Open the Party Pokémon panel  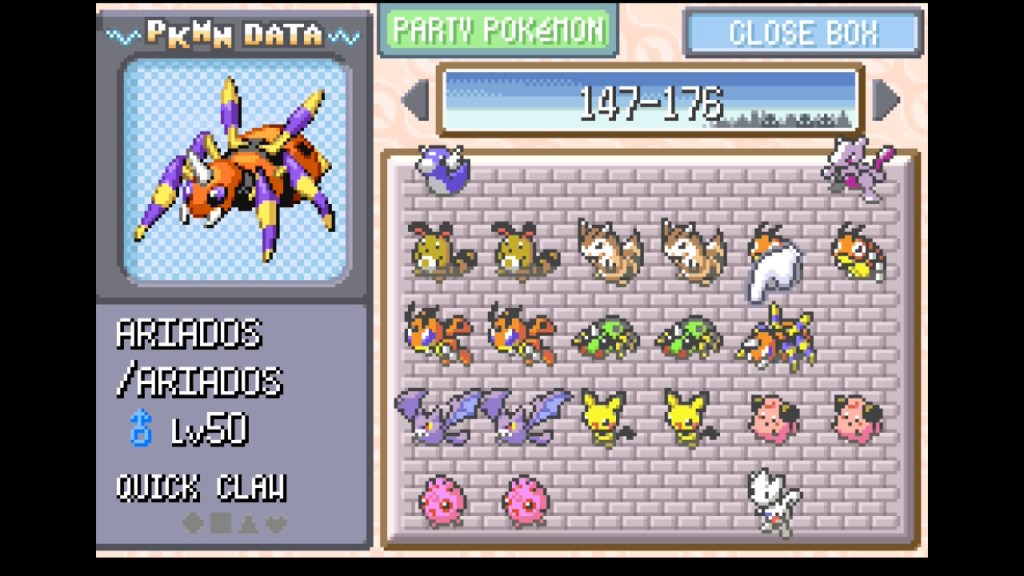point(498,30)
